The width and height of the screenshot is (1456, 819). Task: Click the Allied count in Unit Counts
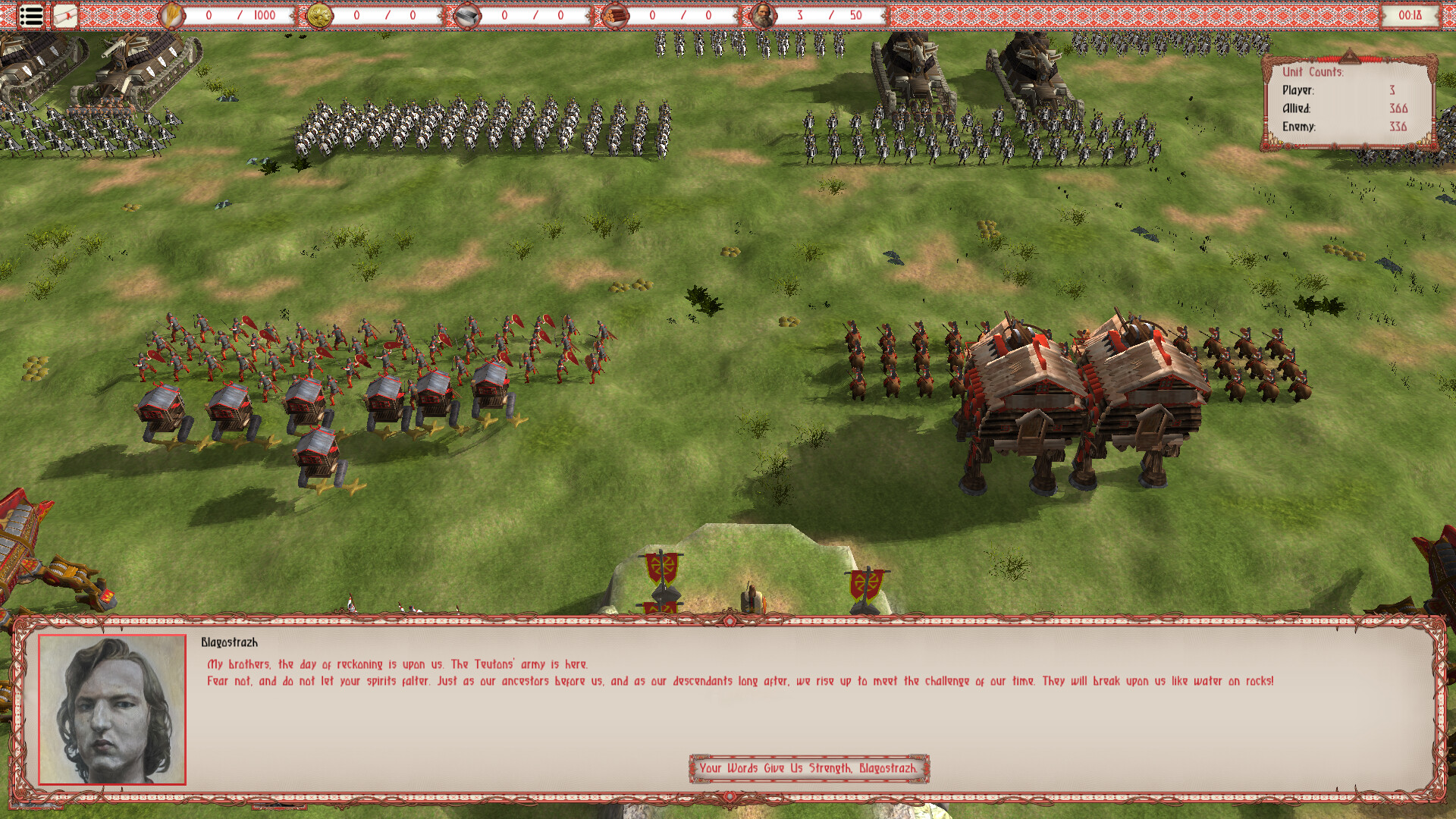(x=1399, y=108)
